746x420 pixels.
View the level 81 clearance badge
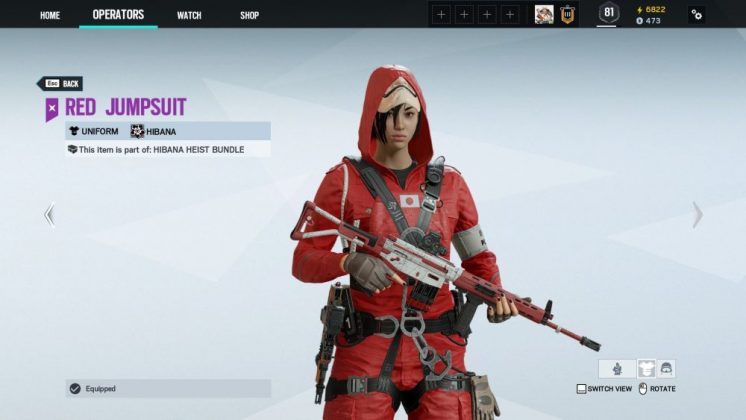tap(608, 13)
